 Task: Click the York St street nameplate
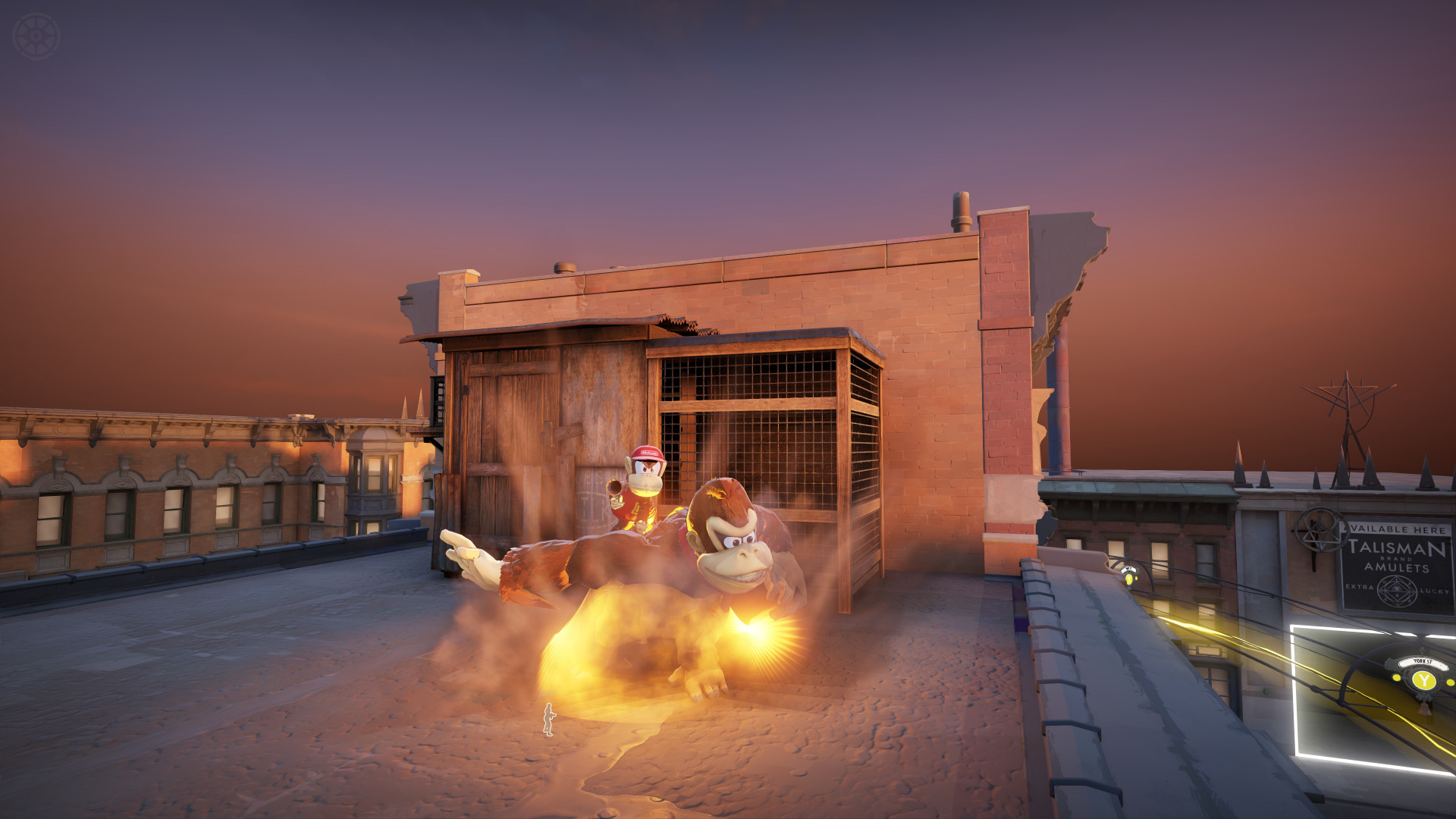click(x=1423, y=663)
